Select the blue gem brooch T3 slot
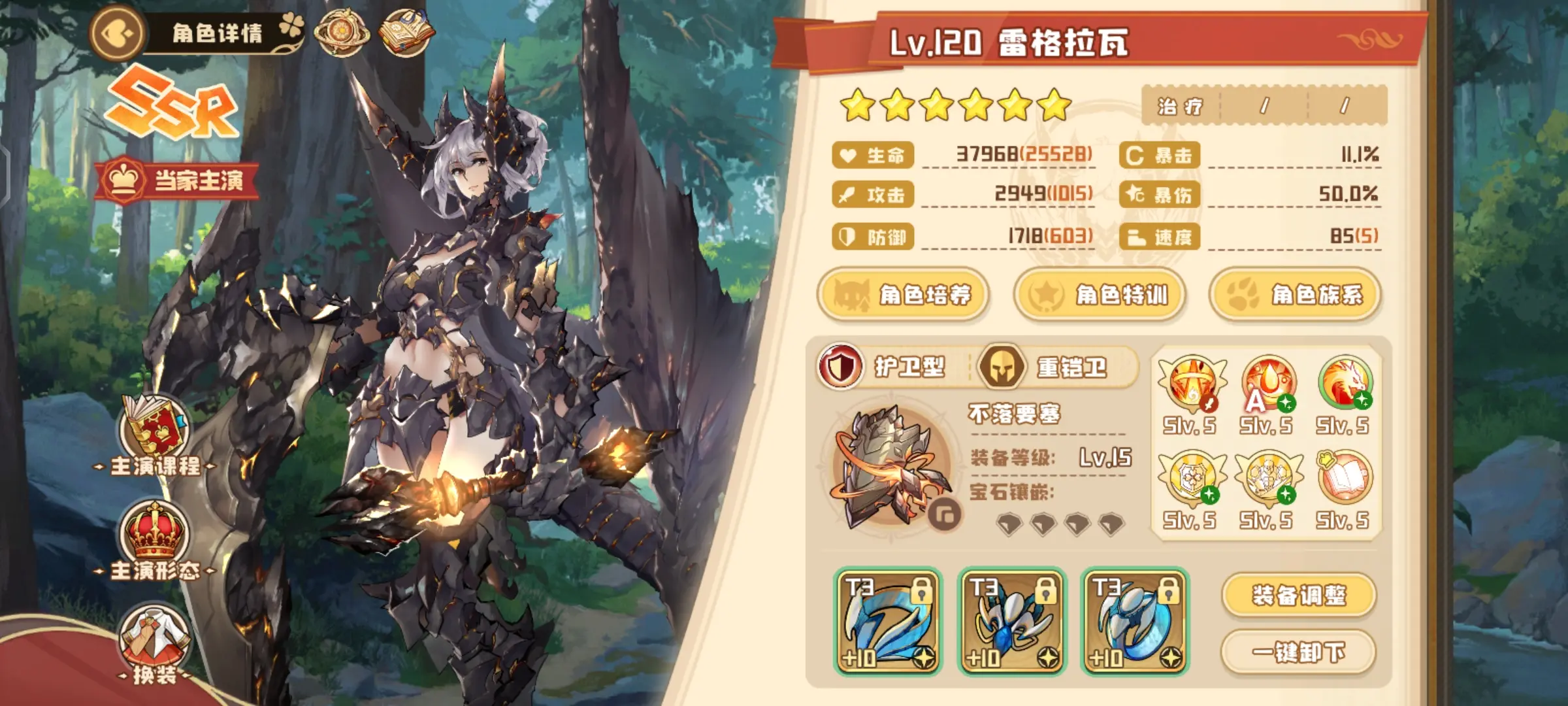 [1012, 622]
